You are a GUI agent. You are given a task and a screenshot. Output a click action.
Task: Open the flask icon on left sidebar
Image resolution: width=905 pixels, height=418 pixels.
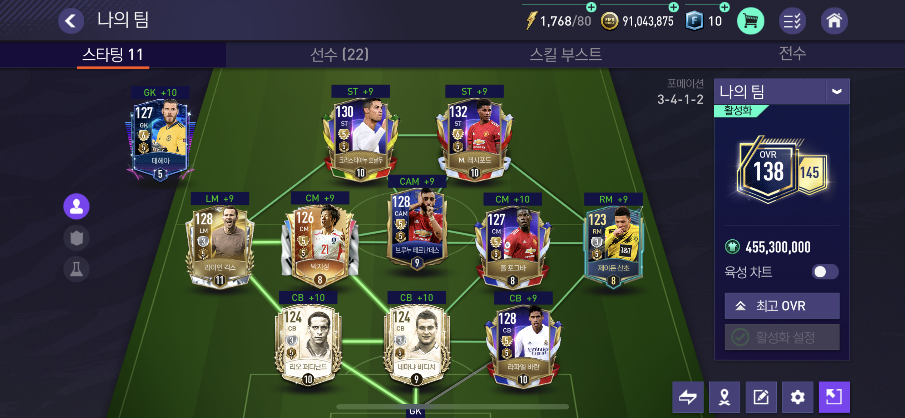76,268
